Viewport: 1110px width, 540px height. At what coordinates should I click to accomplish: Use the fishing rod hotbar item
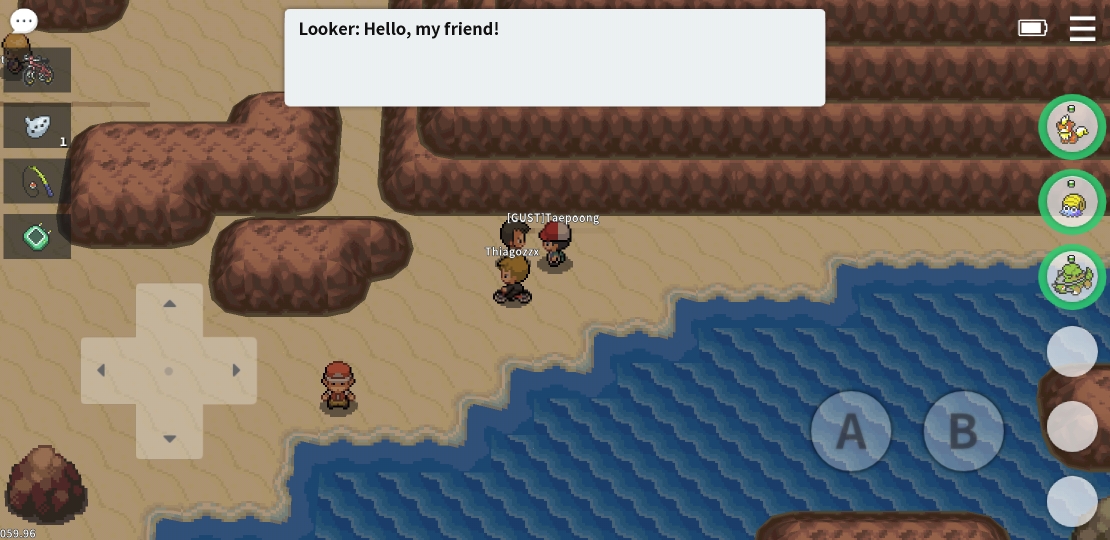click(37, 181)
